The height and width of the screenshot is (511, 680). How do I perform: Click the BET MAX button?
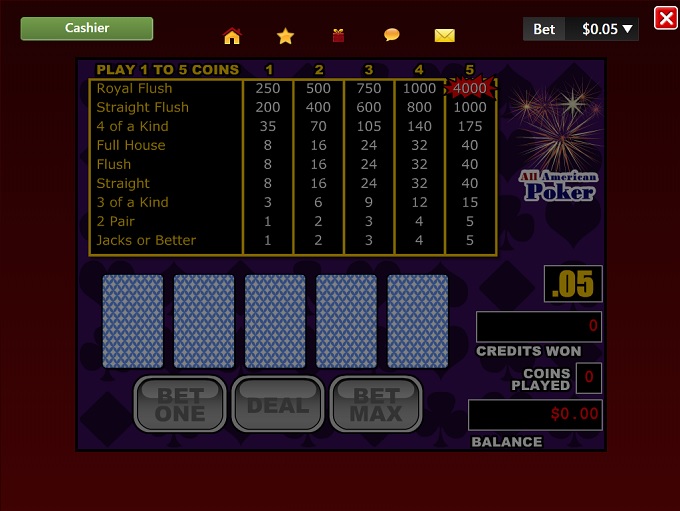[x=376, y=404]
